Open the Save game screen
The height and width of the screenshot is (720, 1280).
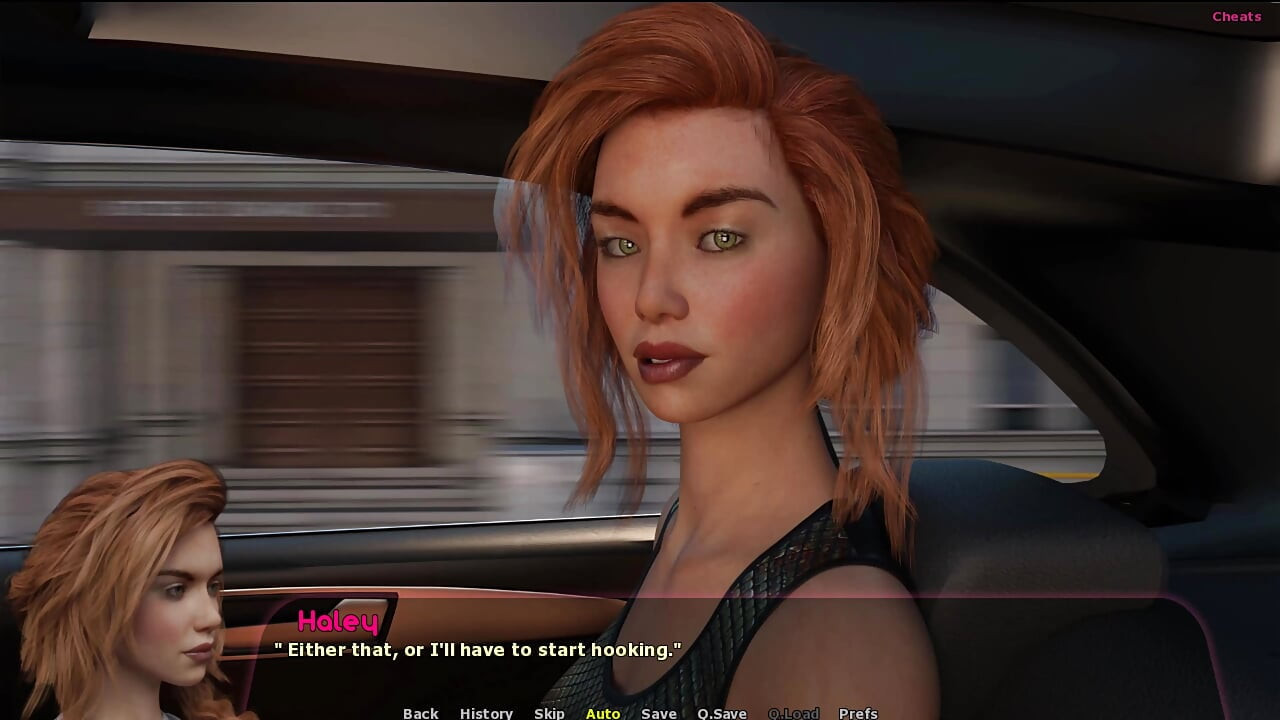[659, 713]
